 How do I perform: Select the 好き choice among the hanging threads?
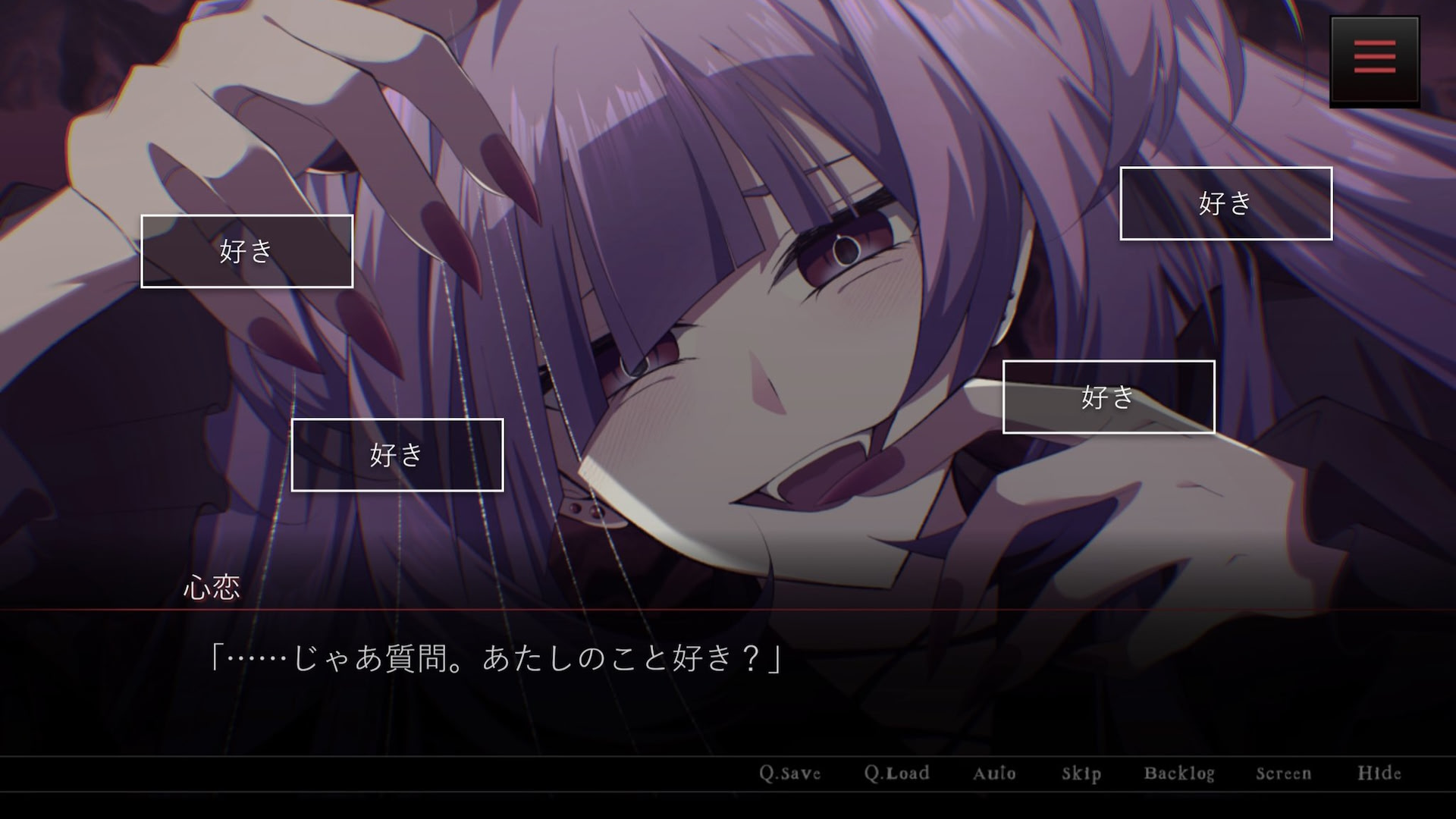(397, 454)
